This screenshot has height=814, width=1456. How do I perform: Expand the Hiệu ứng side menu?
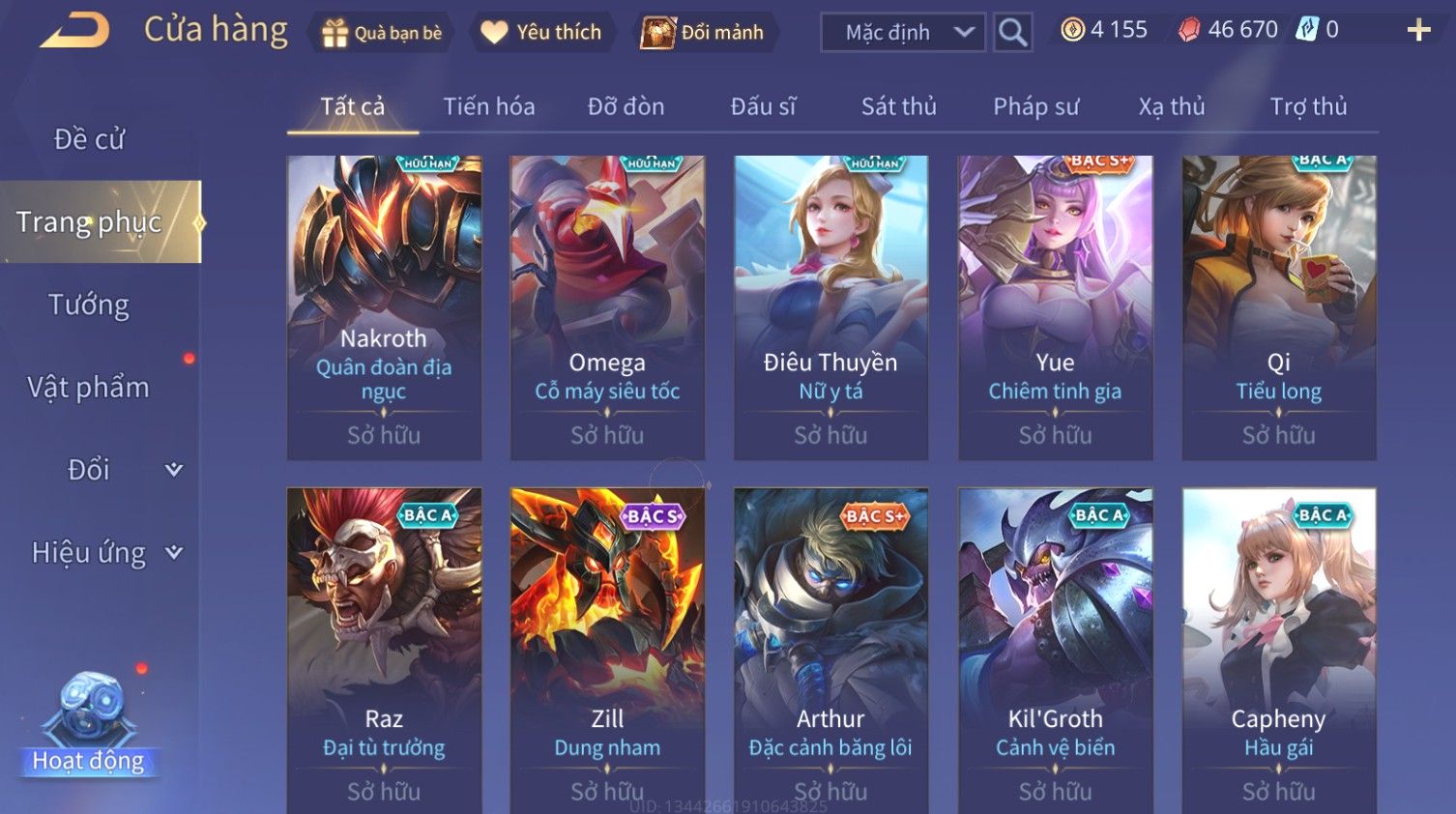coord(106,553)
